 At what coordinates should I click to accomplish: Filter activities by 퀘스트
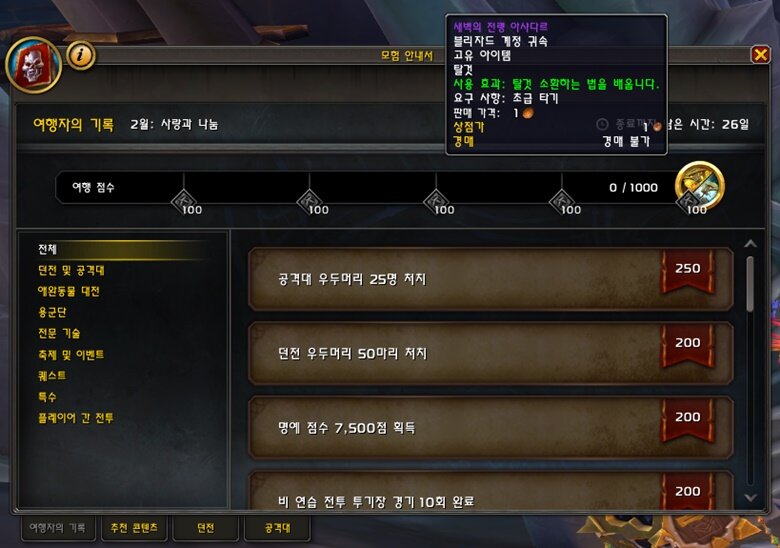pyautogui.click(x=51, y=375)
